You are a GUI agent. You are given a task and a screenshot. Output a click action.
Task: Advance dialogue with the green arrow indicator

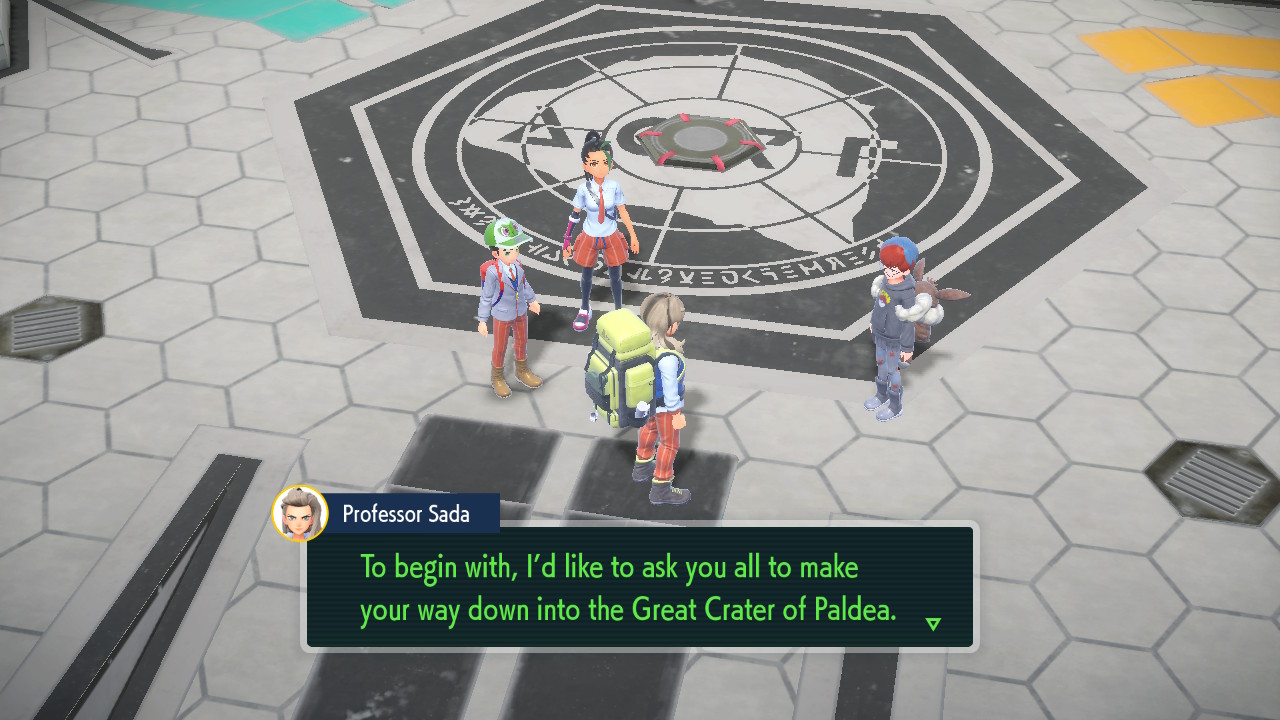point(933,624)
